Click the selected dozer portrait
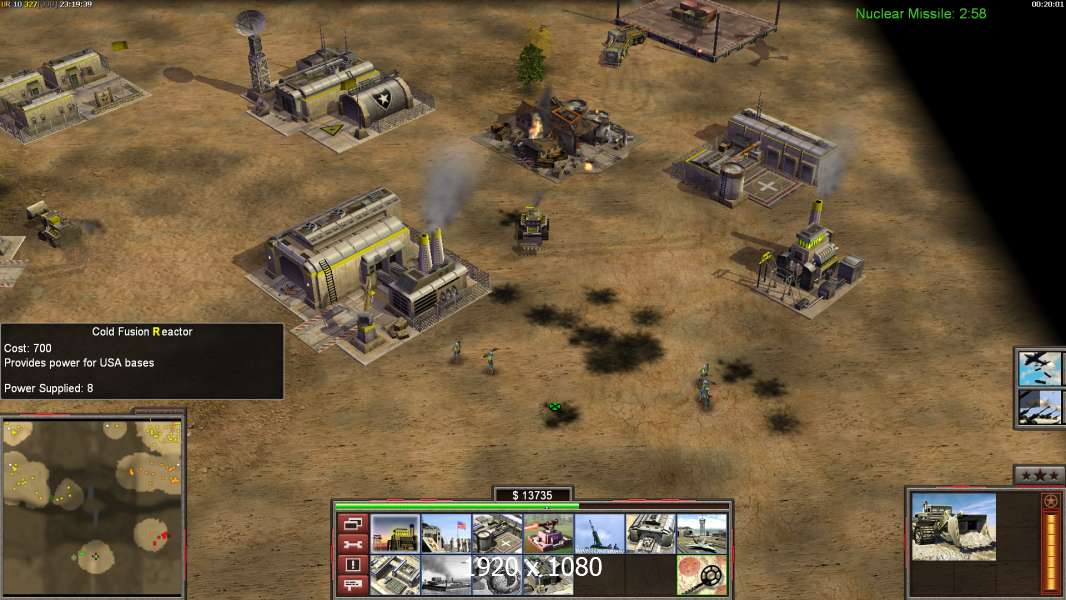This screenshot has height=600, width=1066. 953,527
